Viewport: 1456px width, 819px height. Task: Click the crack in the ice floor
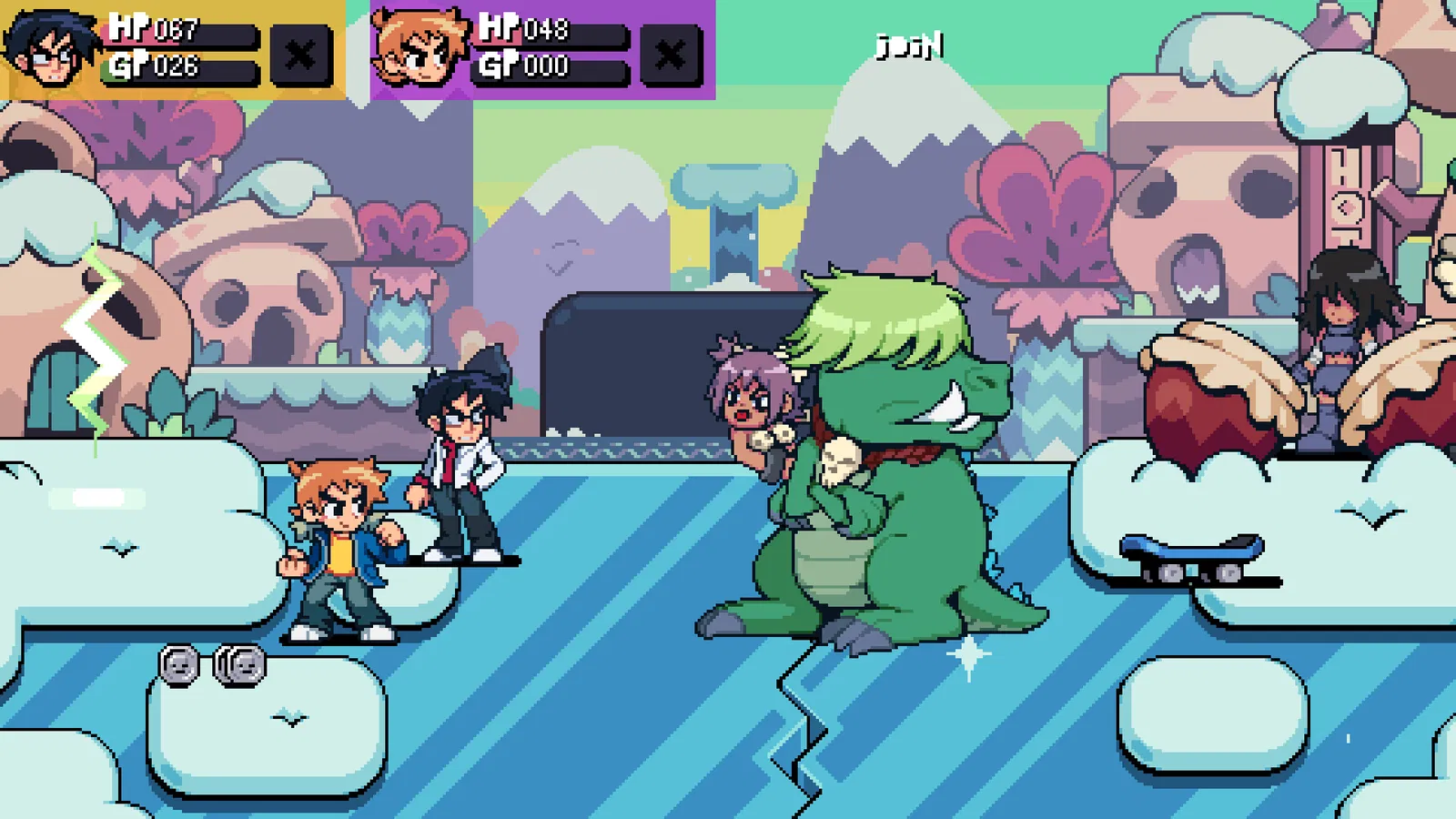(x=801, y=719)
